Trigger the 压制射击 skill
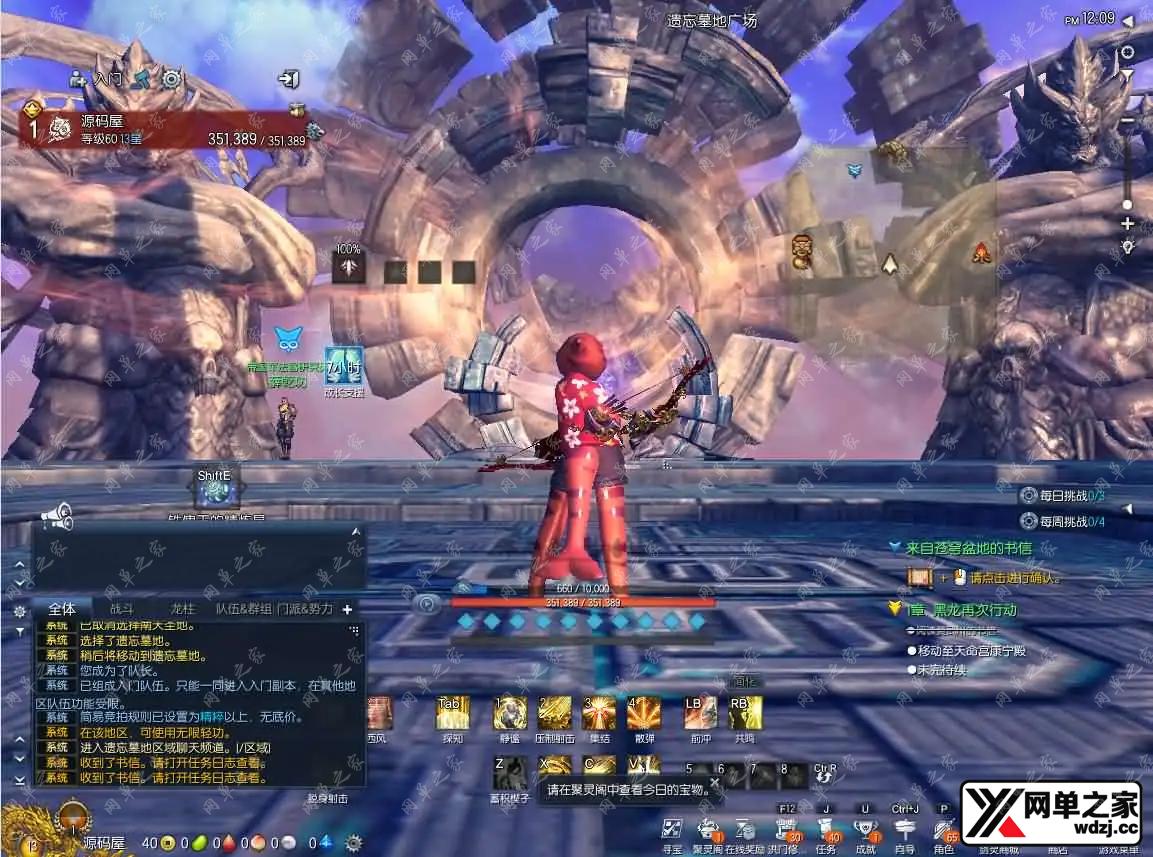The height and width of the screenshot is (857, 1153). click(554, 713)
